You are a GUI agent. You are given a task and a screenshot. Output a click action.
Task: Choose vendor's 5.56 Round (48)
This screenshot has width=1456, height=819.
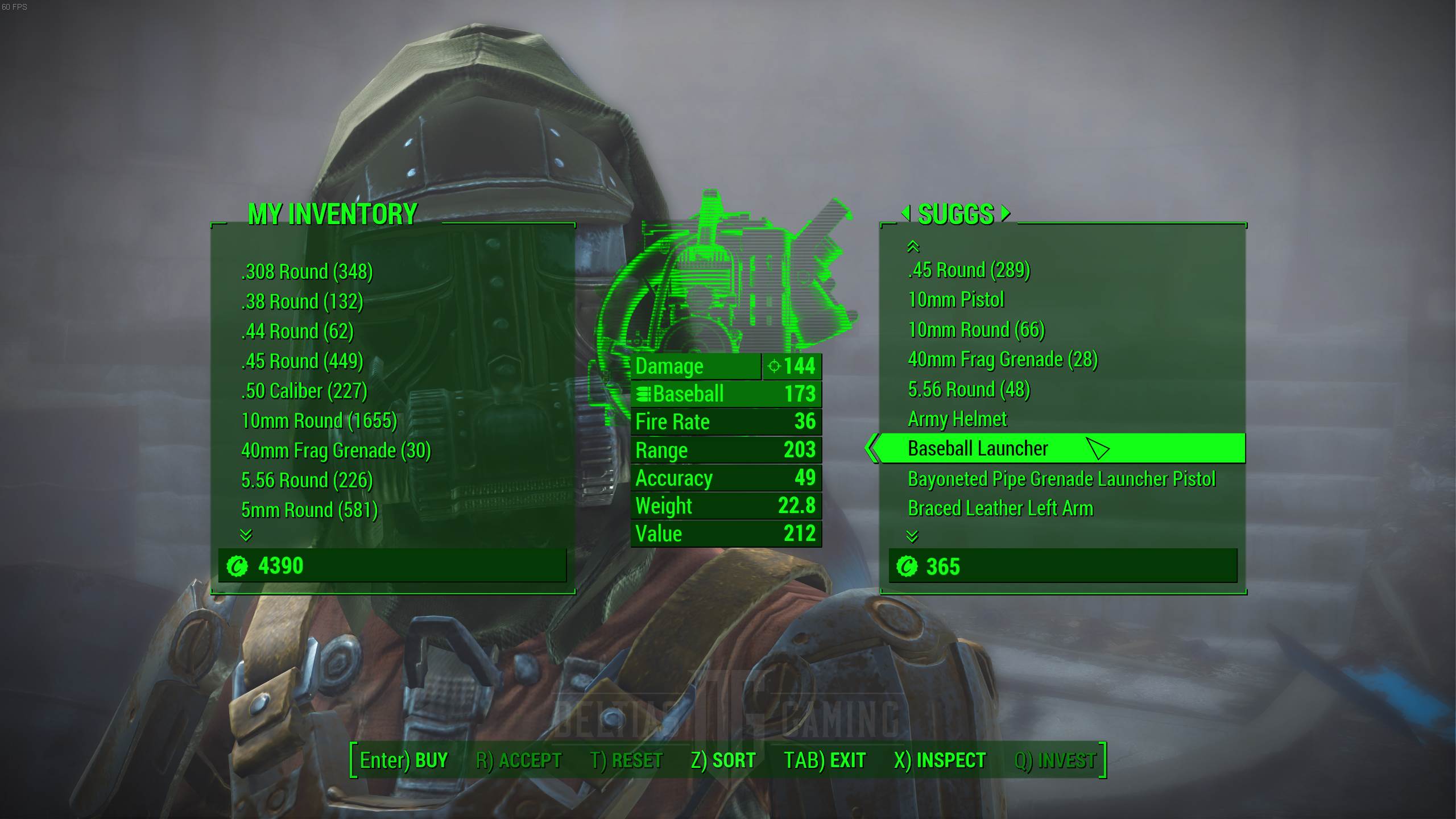(x=969, y=390)
